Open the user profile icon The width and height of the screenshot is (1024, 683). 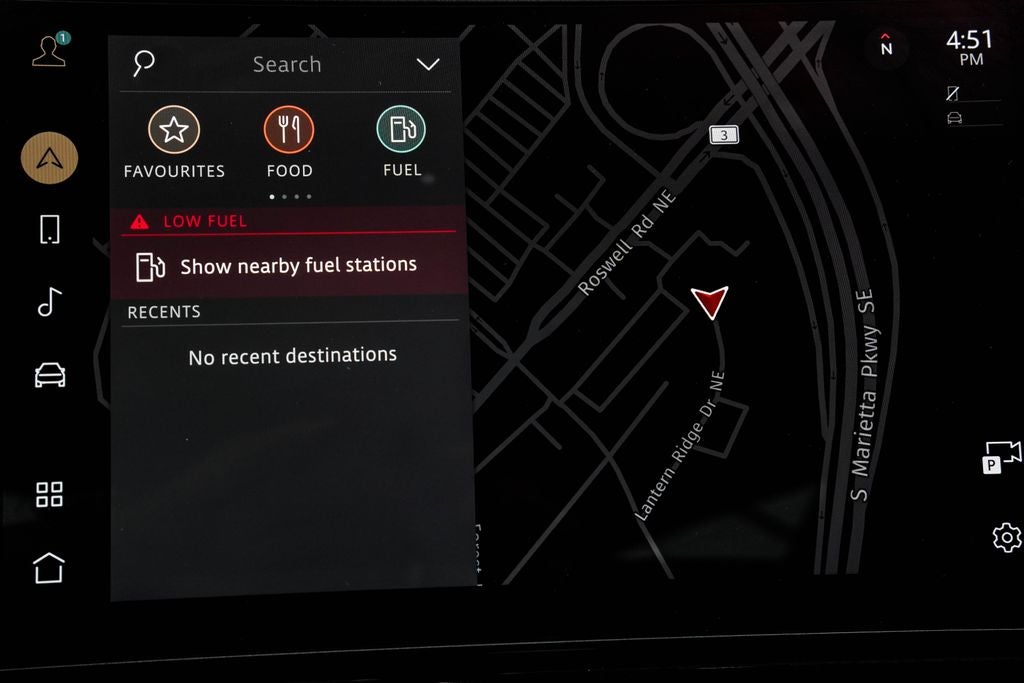click(48, 52)
